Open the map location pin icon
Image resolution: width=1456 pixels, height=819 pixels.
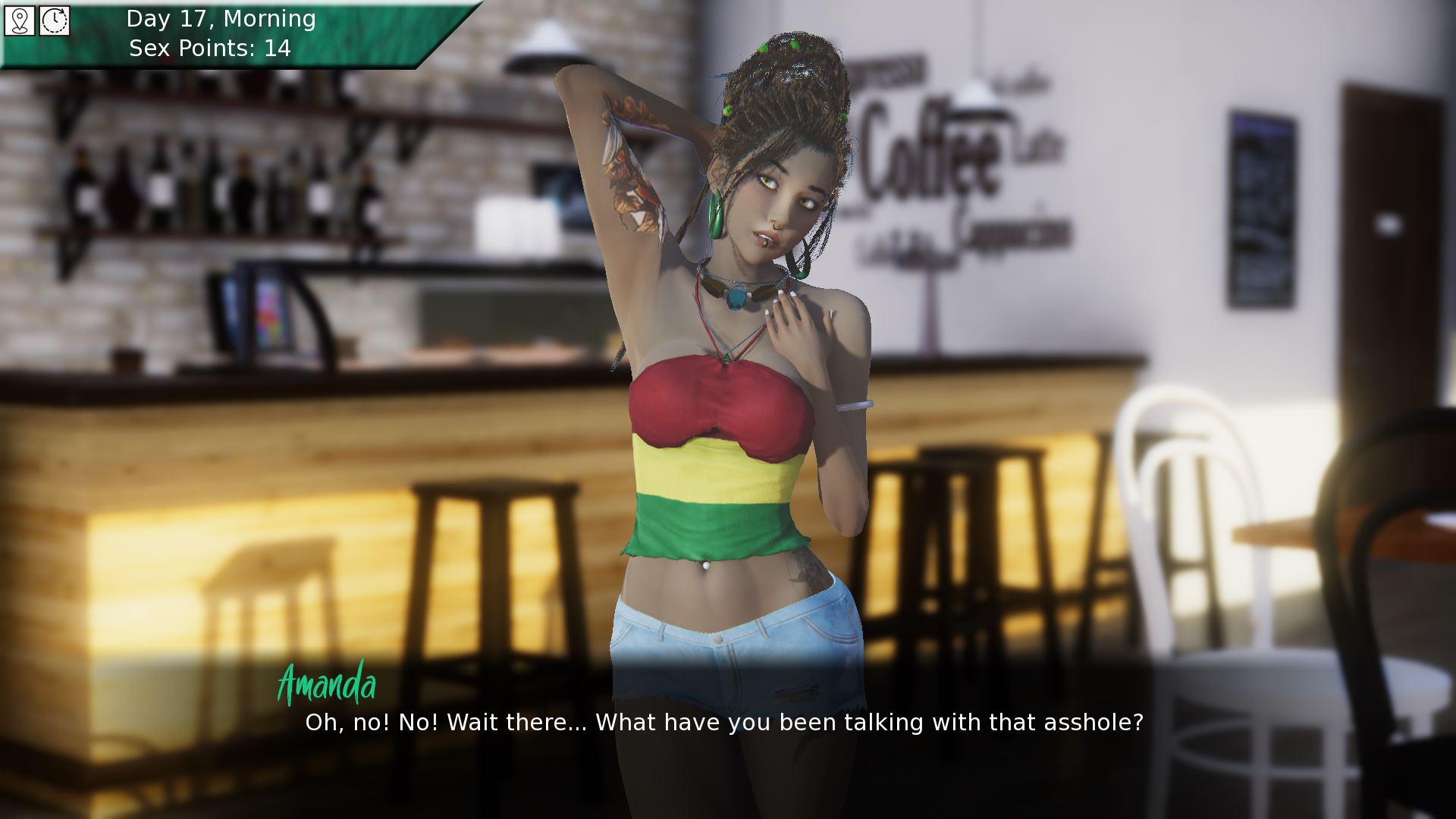coord(20,20)
